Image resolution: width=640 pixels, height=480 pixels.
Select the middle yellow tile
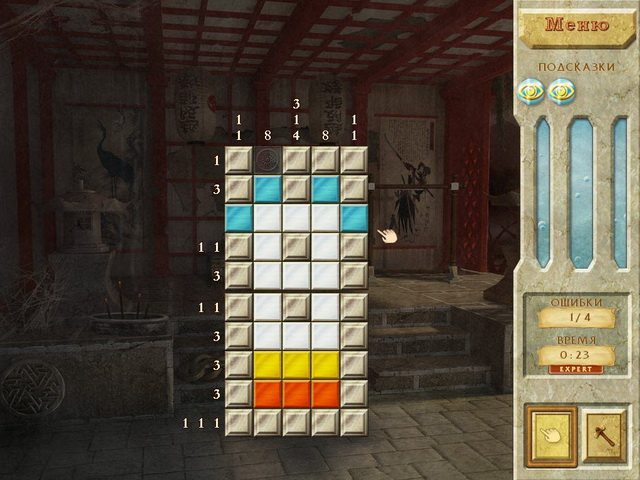[x=296, y=364]
